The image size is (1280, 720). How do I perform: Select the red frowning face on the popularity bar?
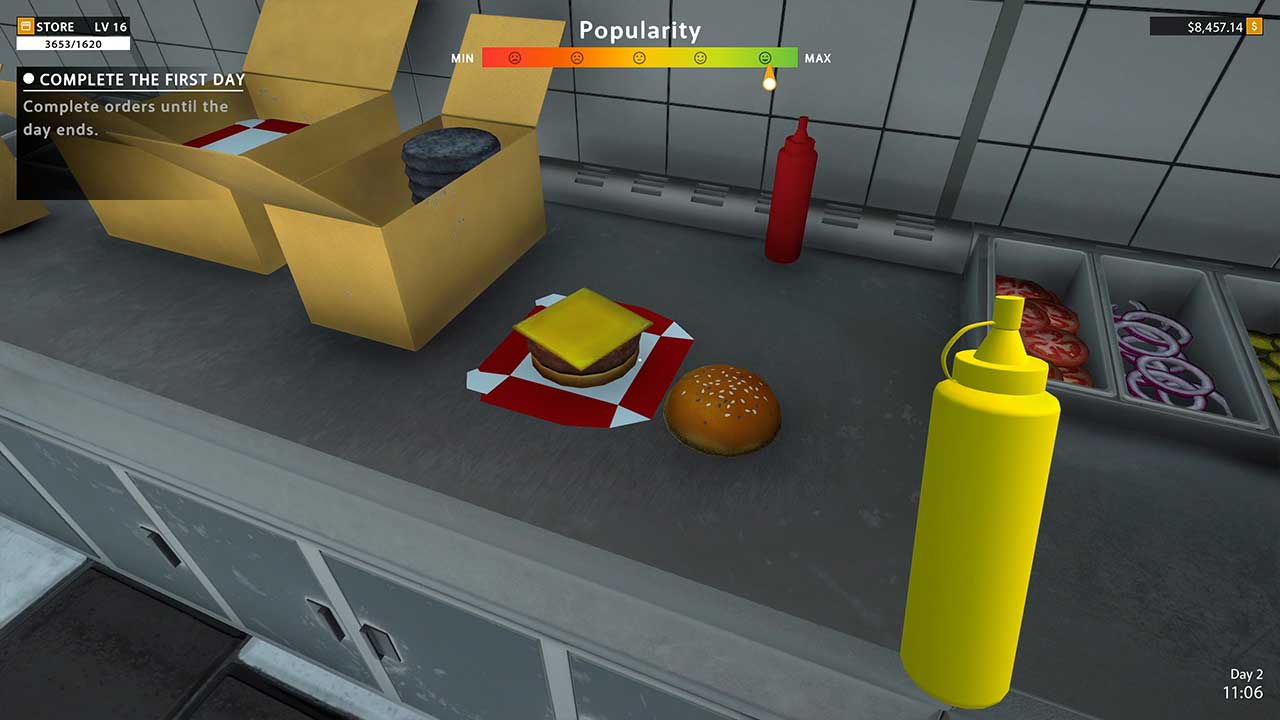tap(514, 58)
